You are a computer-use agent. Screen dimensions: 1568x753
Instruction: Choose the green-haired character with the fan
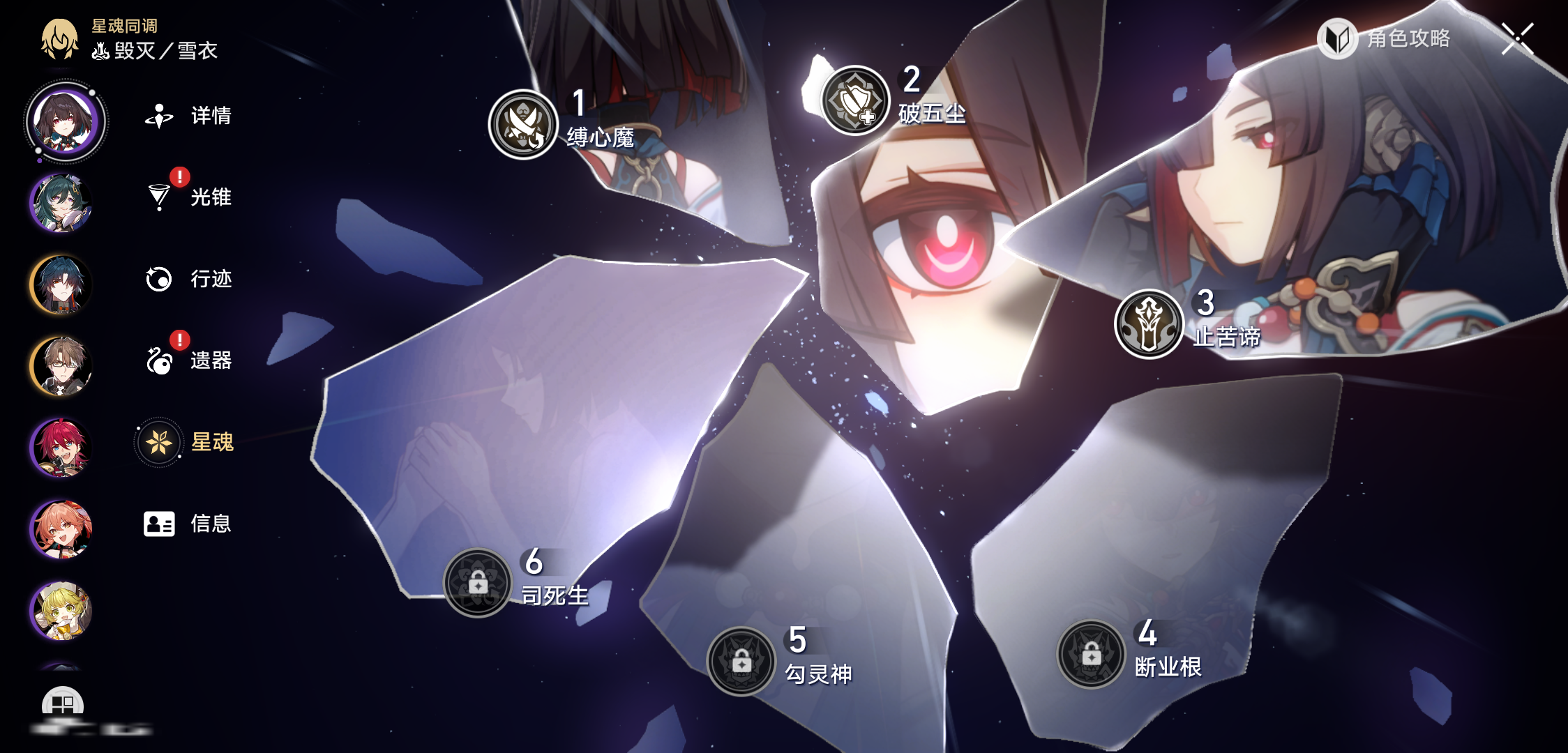pos(61,203)
